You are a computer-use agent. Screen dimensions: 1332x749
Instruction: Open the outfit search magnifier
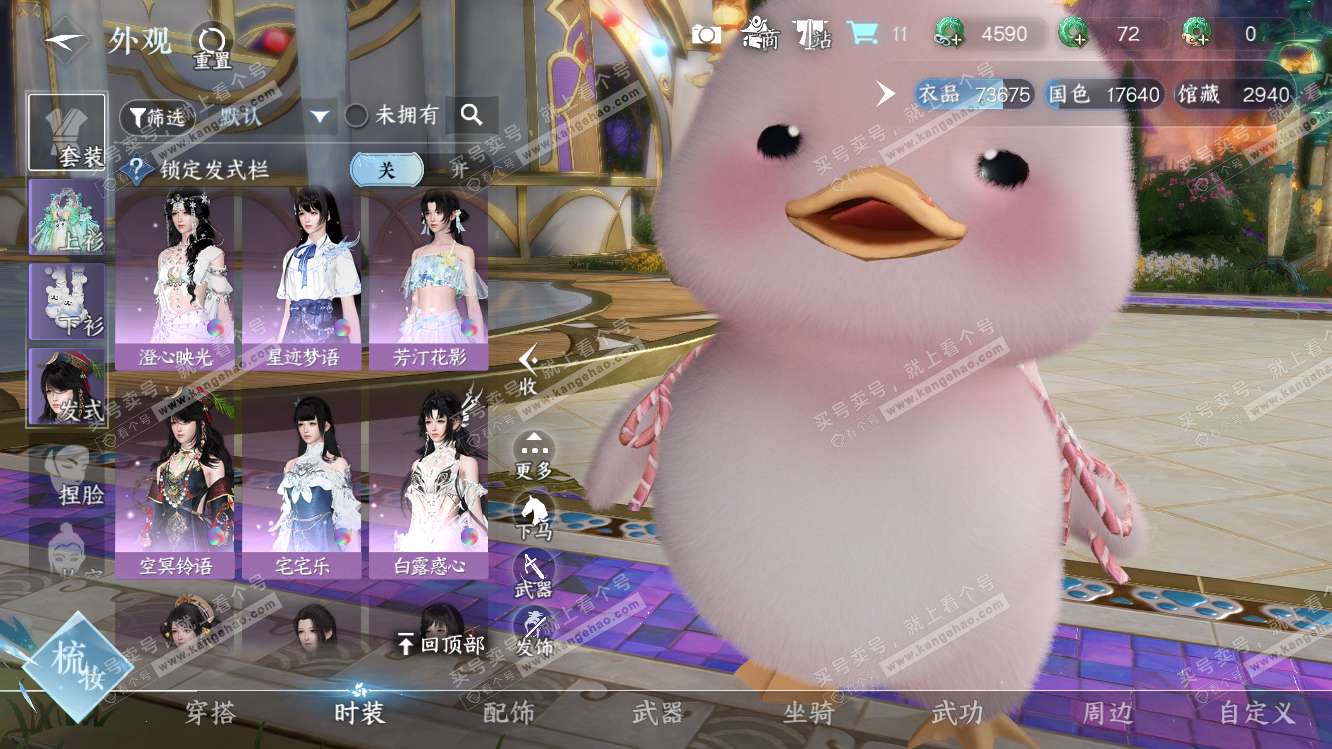[x=471, y=116]
